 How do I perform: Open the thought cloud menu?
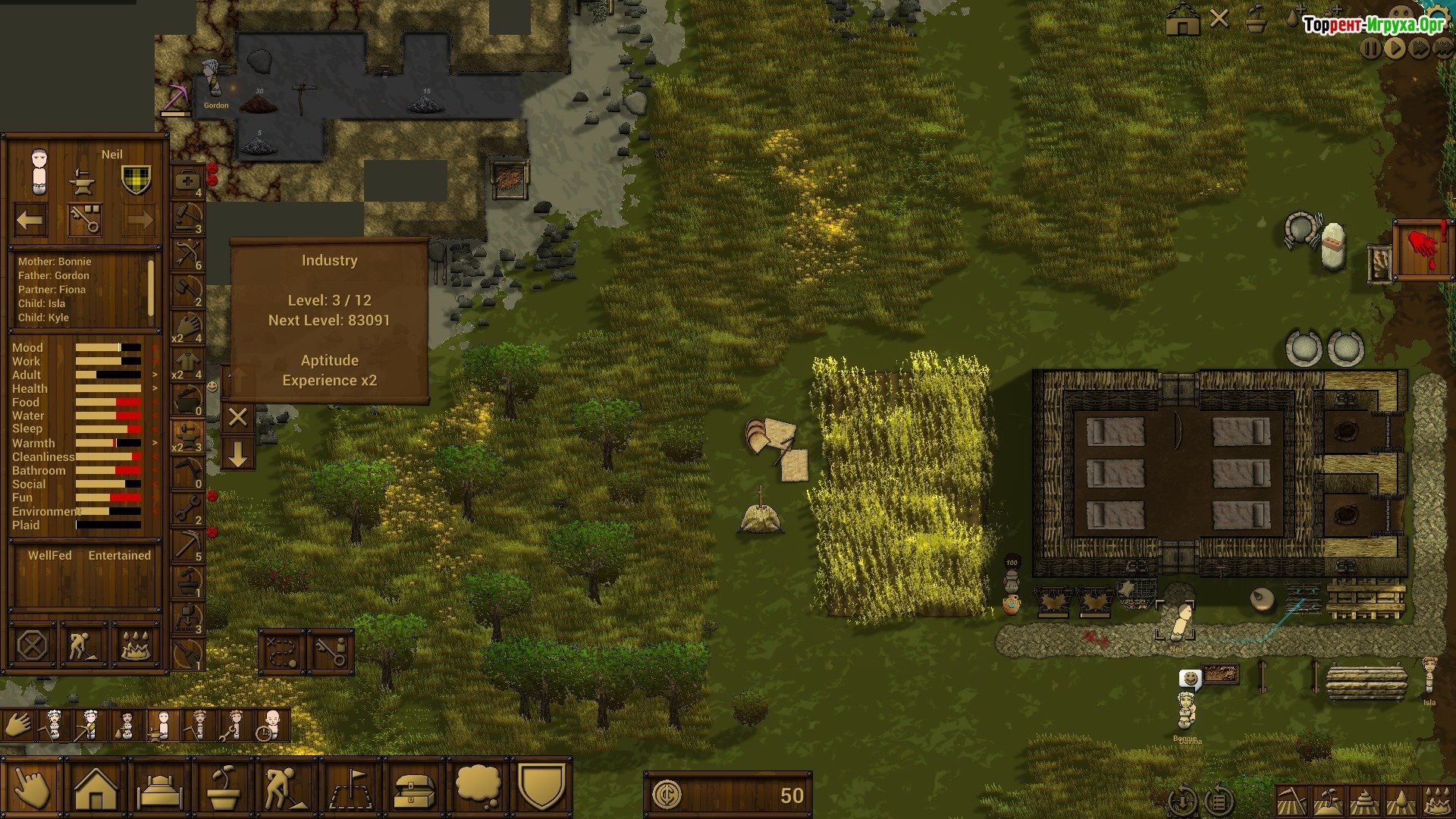point(478,787)
